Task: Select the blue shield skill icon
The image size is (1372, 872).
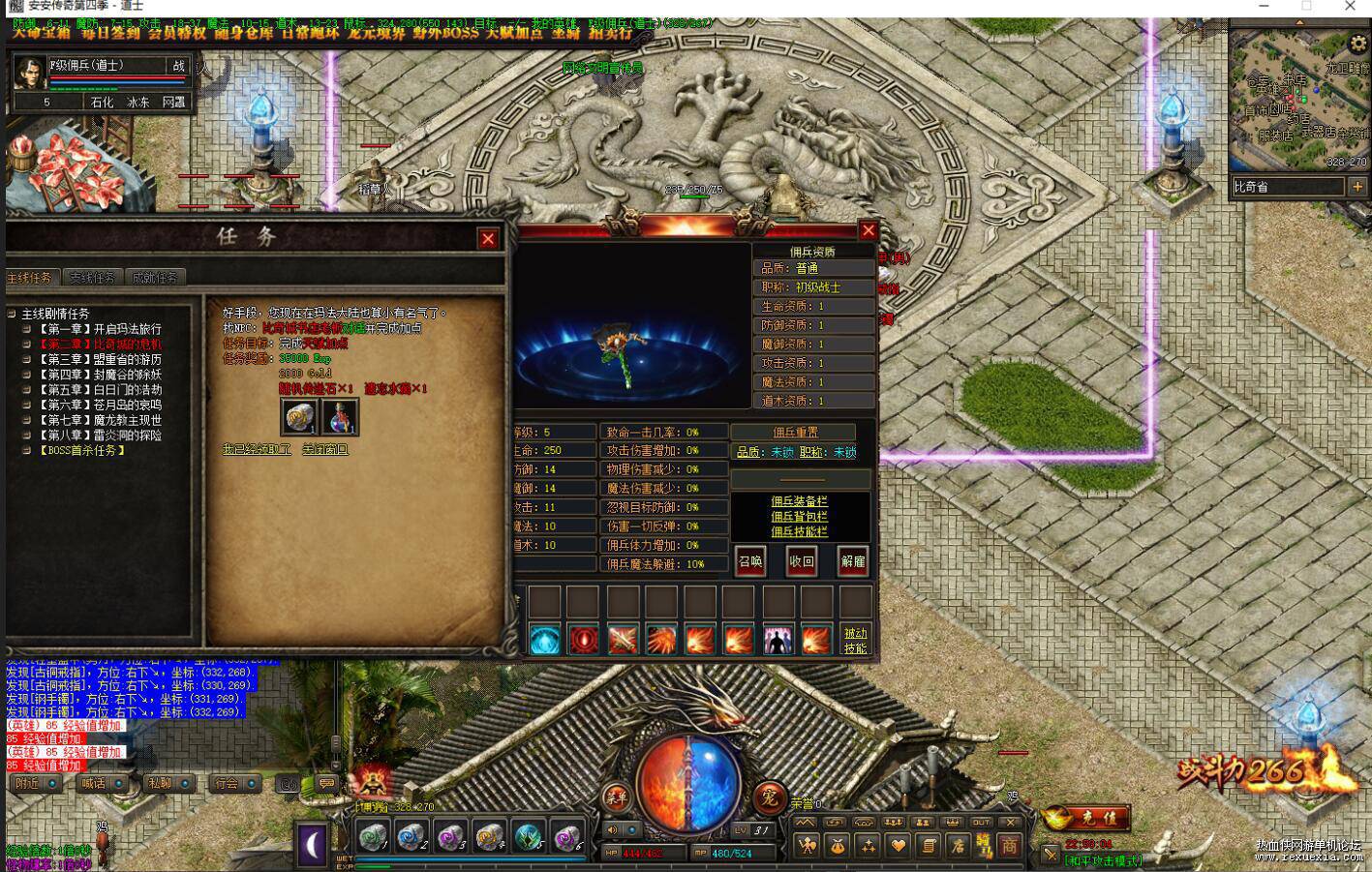Action: (544, 640)
